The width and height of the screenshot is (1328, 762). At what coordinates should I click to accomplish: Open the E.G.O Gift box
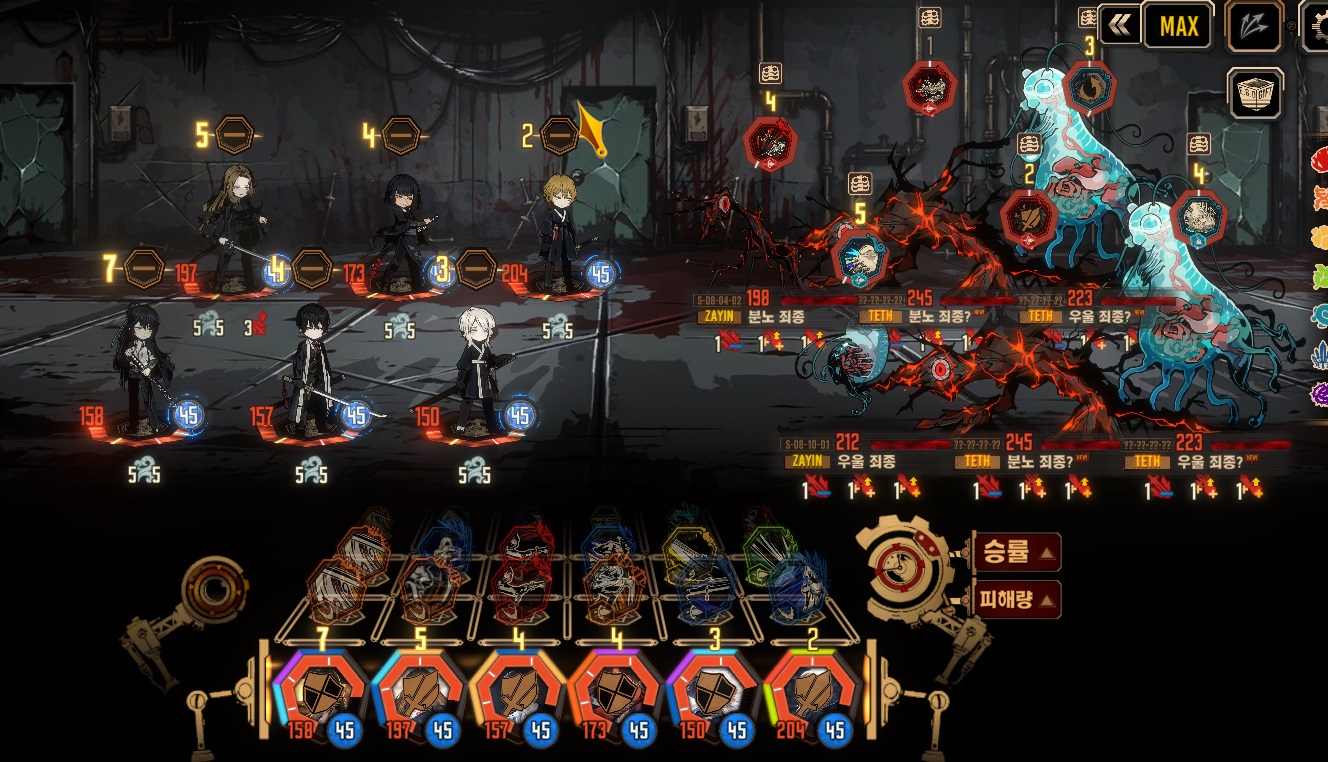point(1255,94)
